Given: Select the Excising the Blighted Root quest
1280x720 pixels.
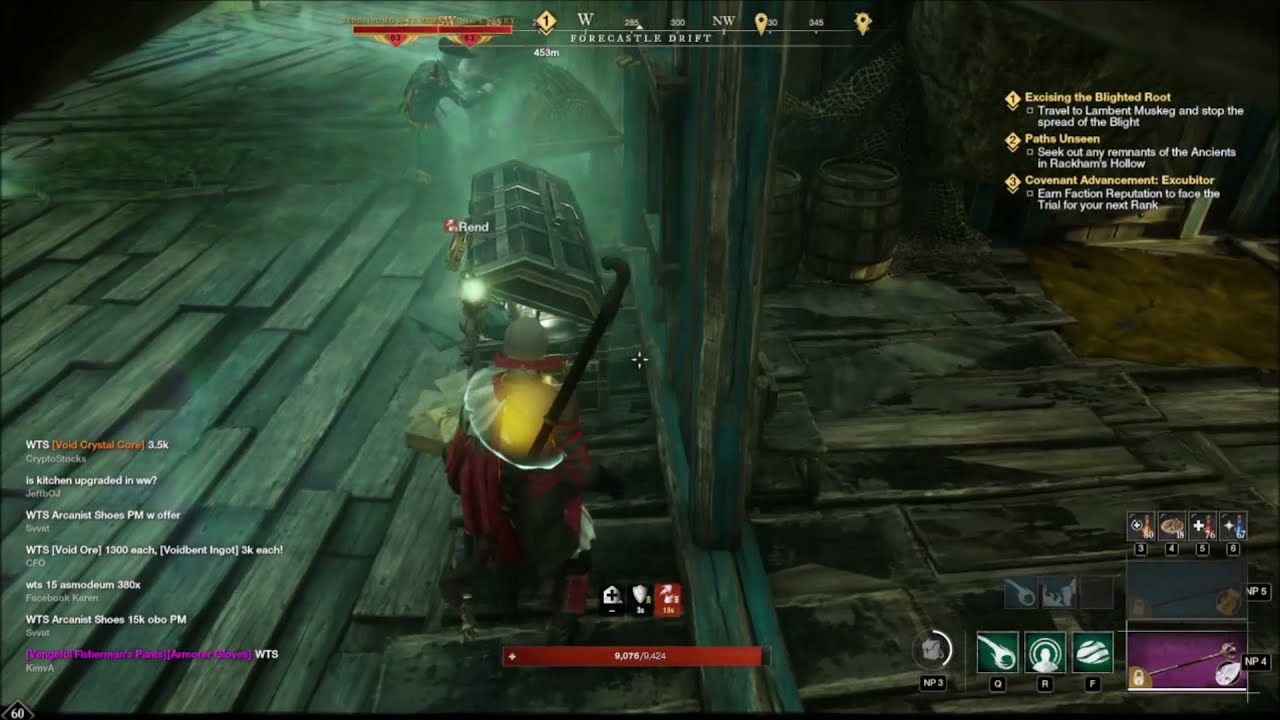Looking at the screenshot, I should pyautogui.click(x=1097, y=98).
